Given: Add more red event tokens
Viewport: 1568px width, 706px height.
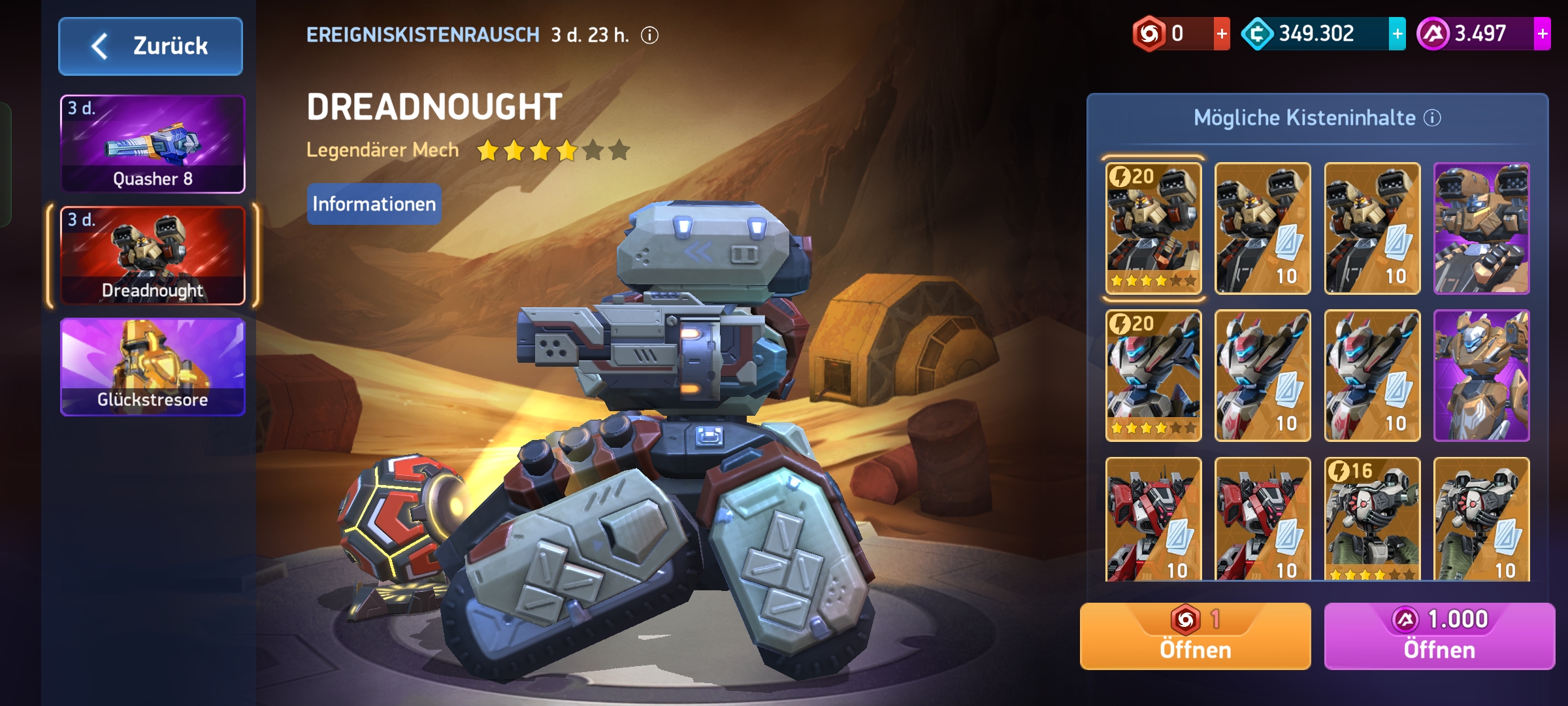Looking at the screenshot, I should click(x=1221, y=34).
